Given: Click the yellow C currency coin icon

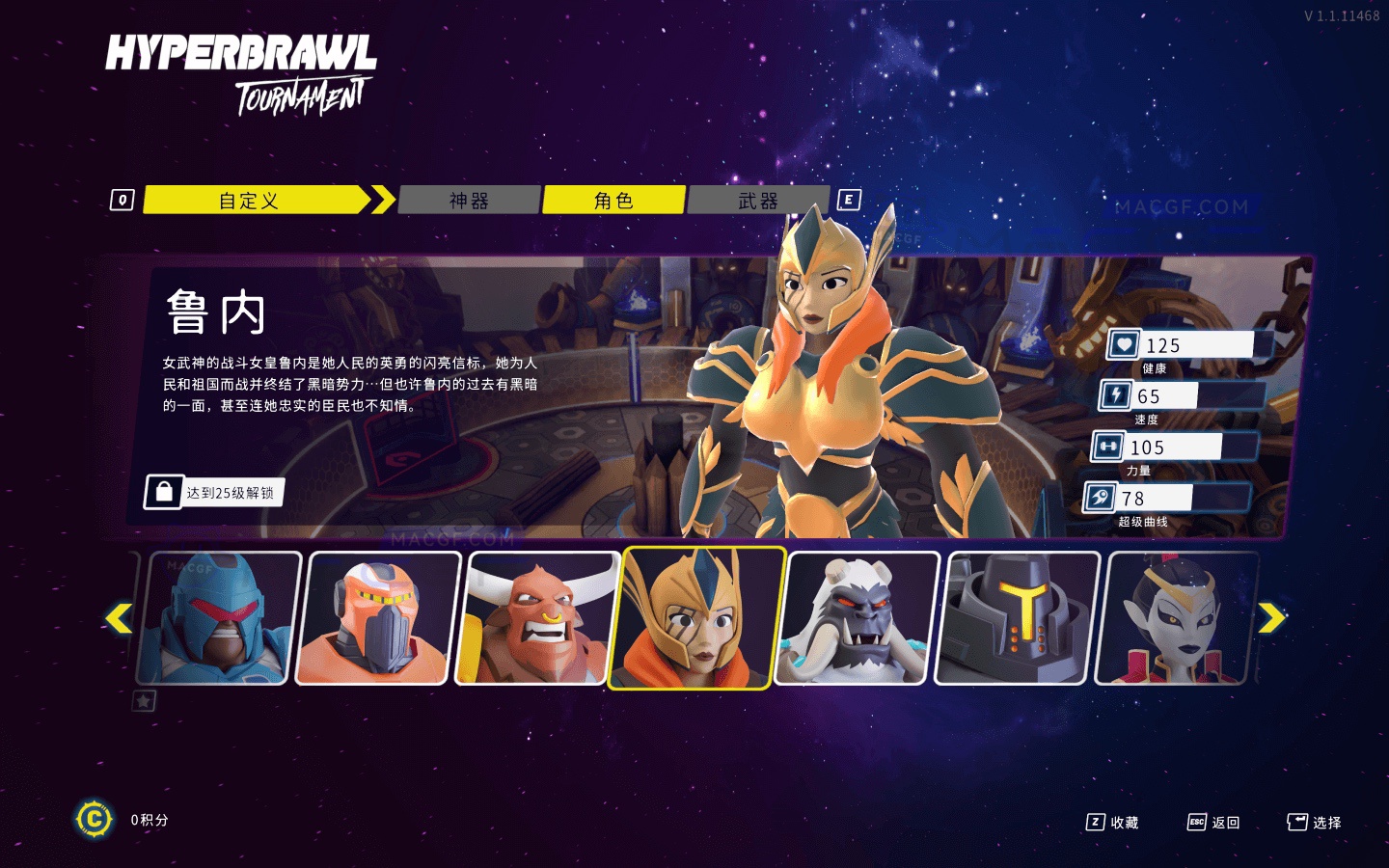Looking at the screenshot, I should point(94,819).
